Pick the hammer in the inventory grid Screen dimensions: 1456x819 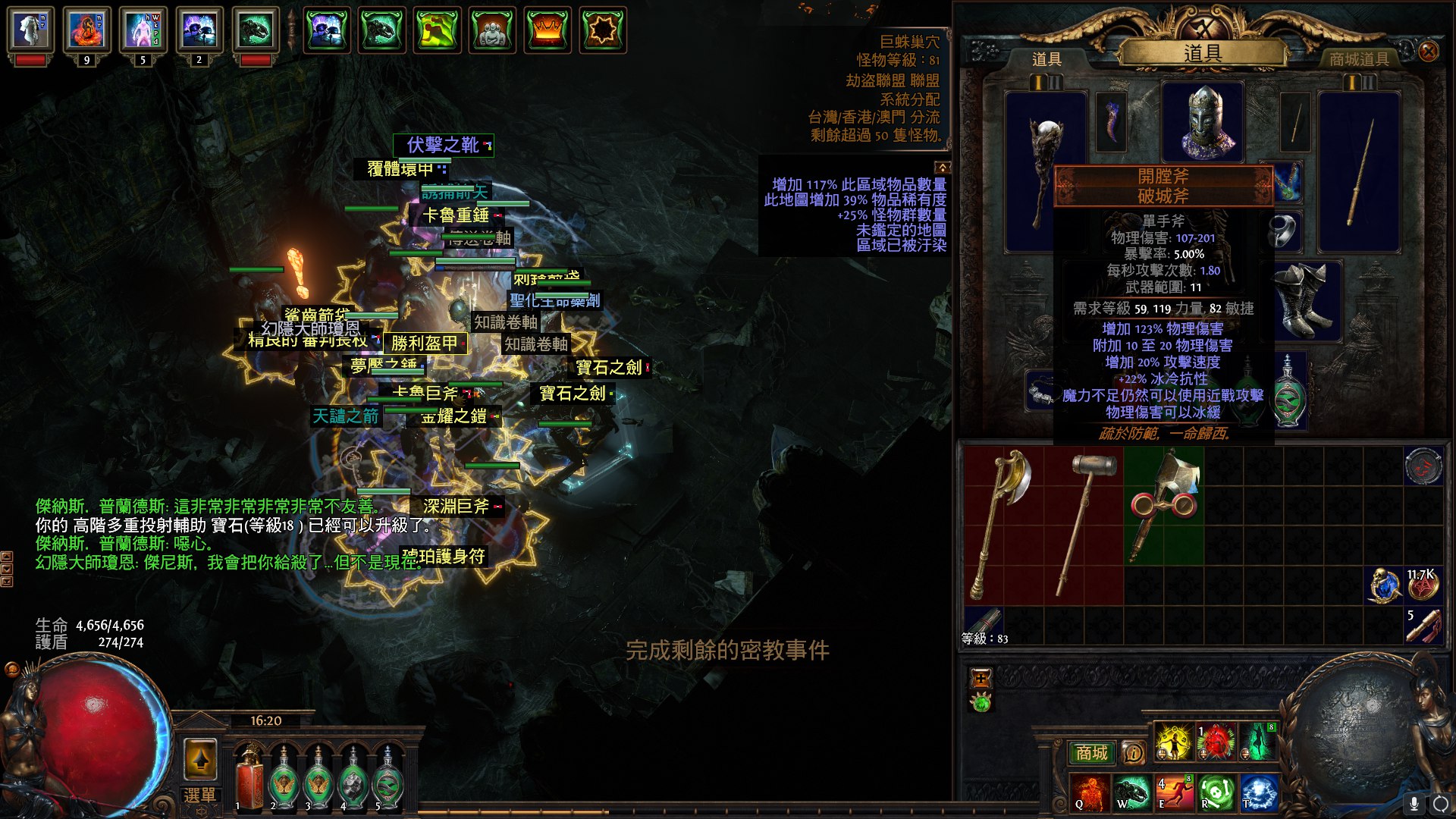(1084, 523)
